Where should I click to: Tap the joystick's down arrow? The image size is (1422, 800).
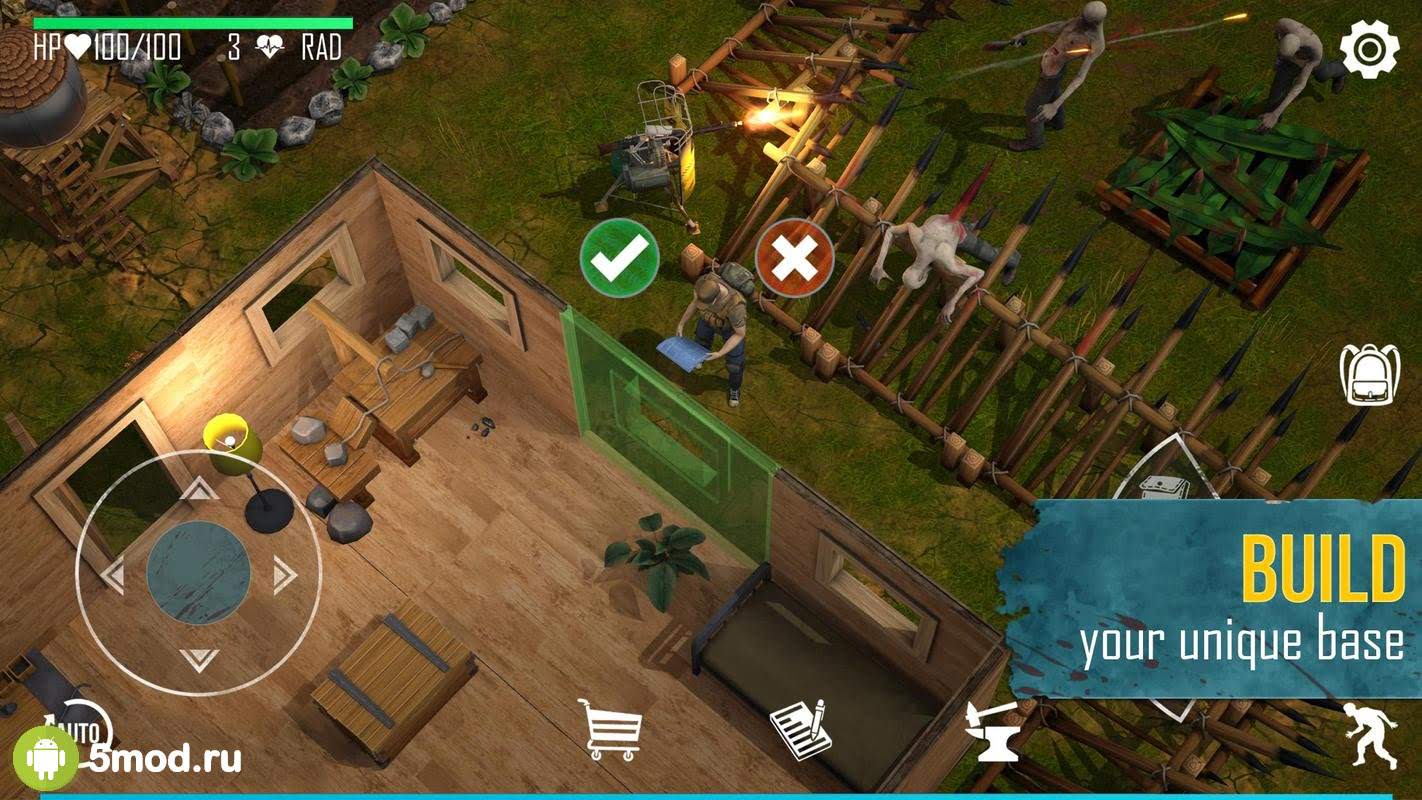(x=199, y=659)
